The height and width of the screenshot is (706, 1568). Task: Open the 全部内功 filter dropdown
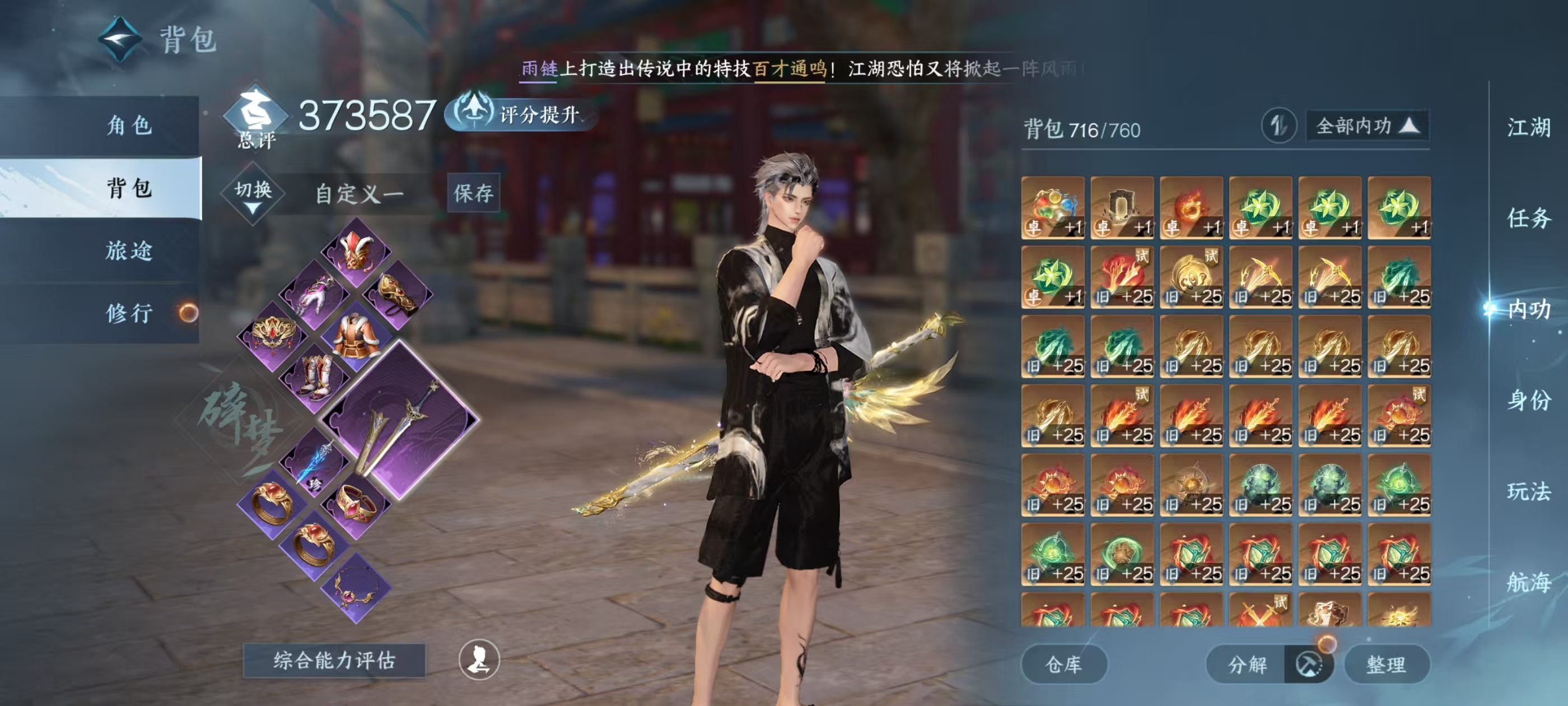[x=1367, y=126]
